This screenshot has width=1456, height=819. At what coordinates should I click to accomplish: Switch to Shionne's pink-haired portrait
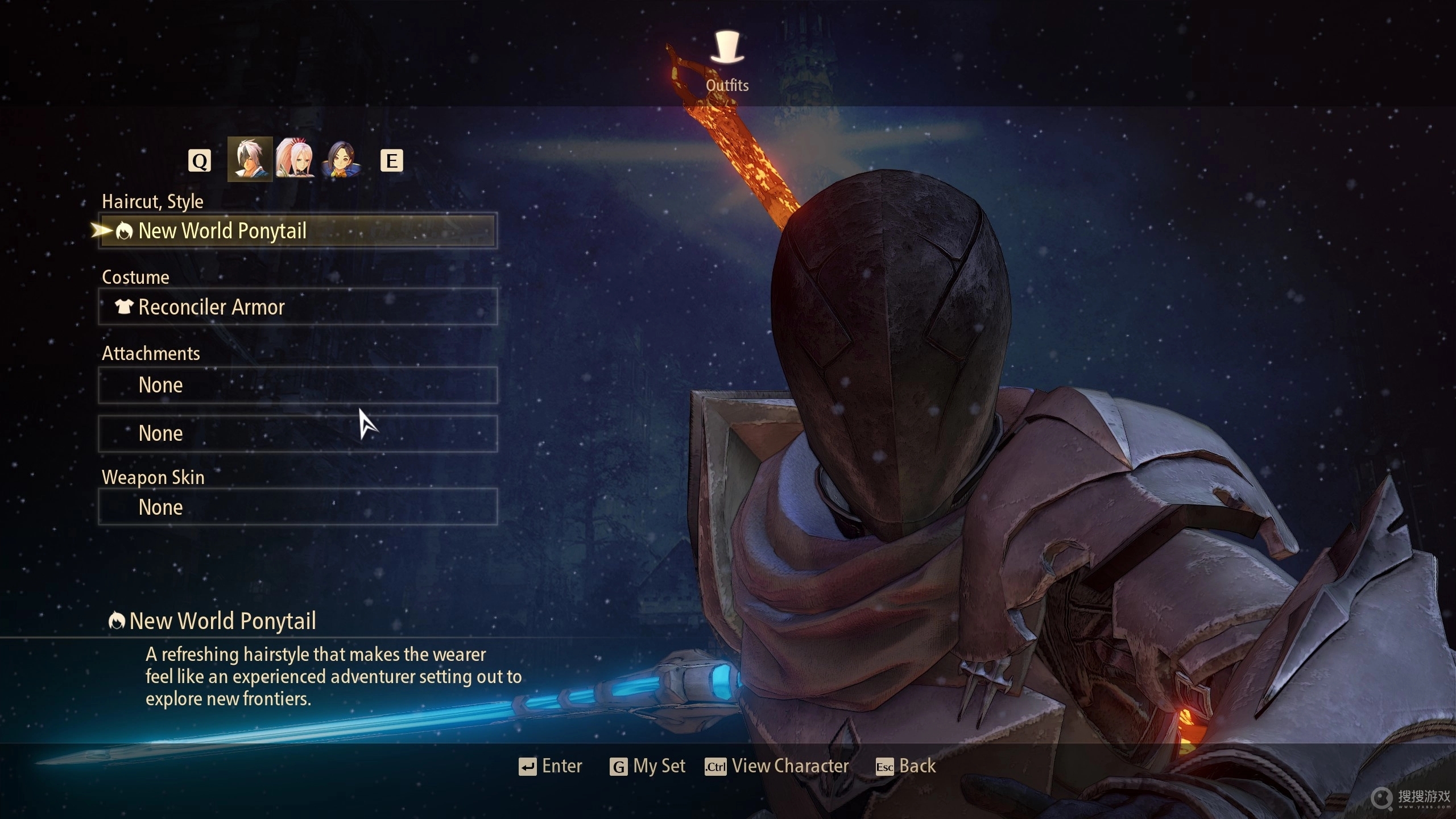pyautogui.click(x=295, y=159)
